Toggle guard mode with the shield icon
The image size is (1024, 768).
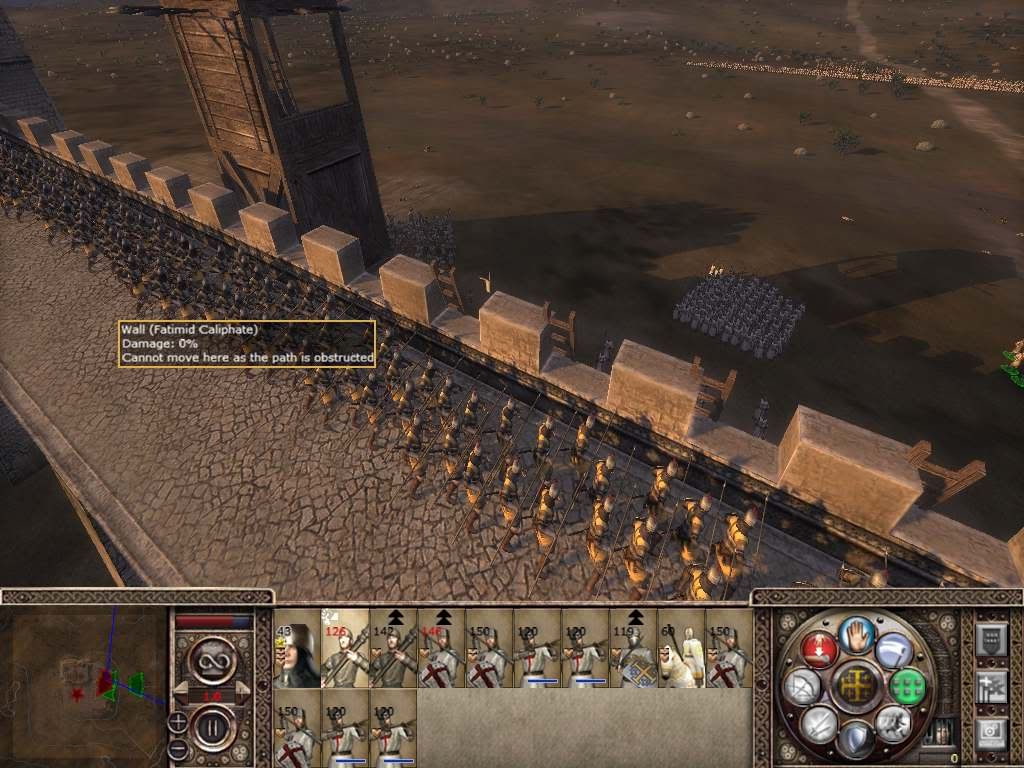[855, 738]
